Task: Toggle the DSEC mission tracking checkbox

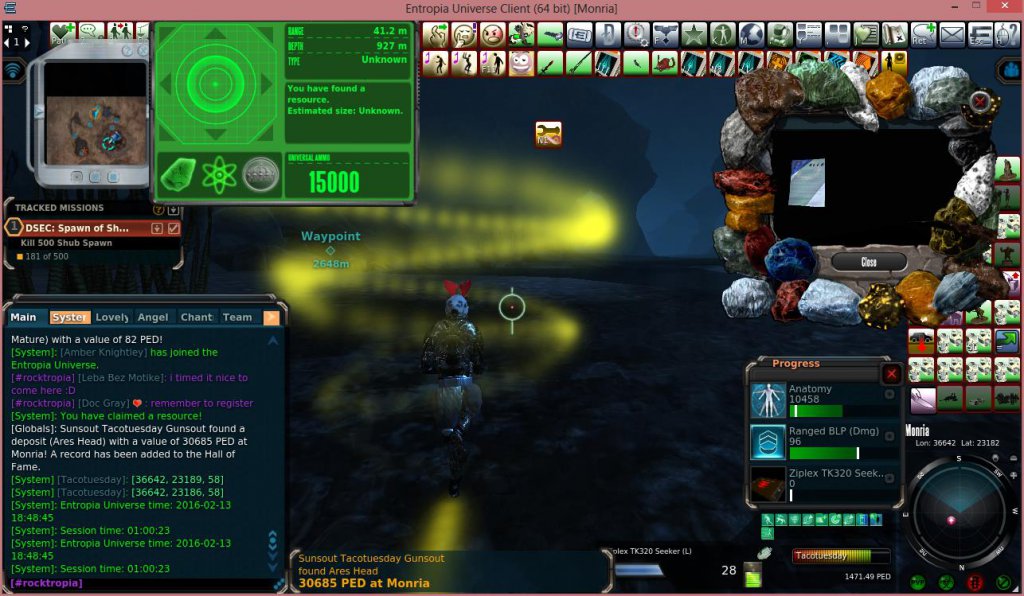Action: pyautogui.click(x=173, y=228)
